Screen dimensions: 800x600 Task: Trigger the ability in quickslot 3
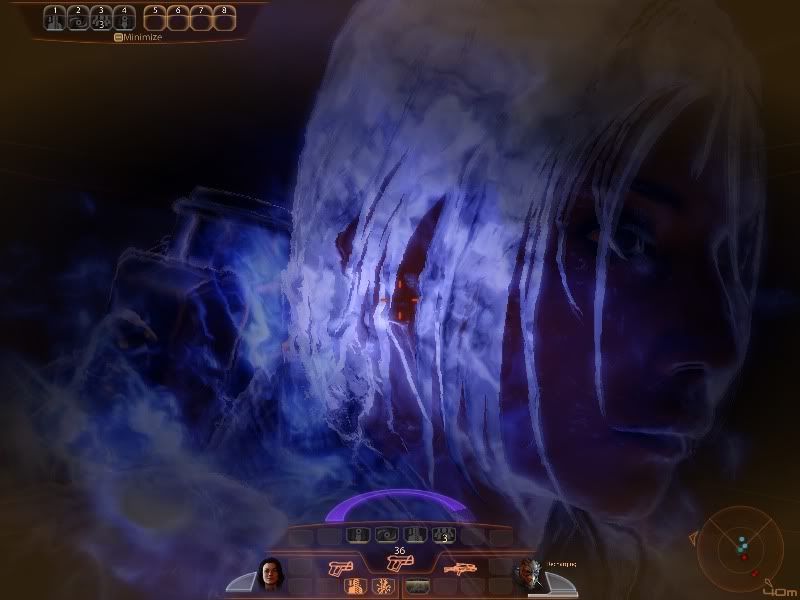click(101, 19)
